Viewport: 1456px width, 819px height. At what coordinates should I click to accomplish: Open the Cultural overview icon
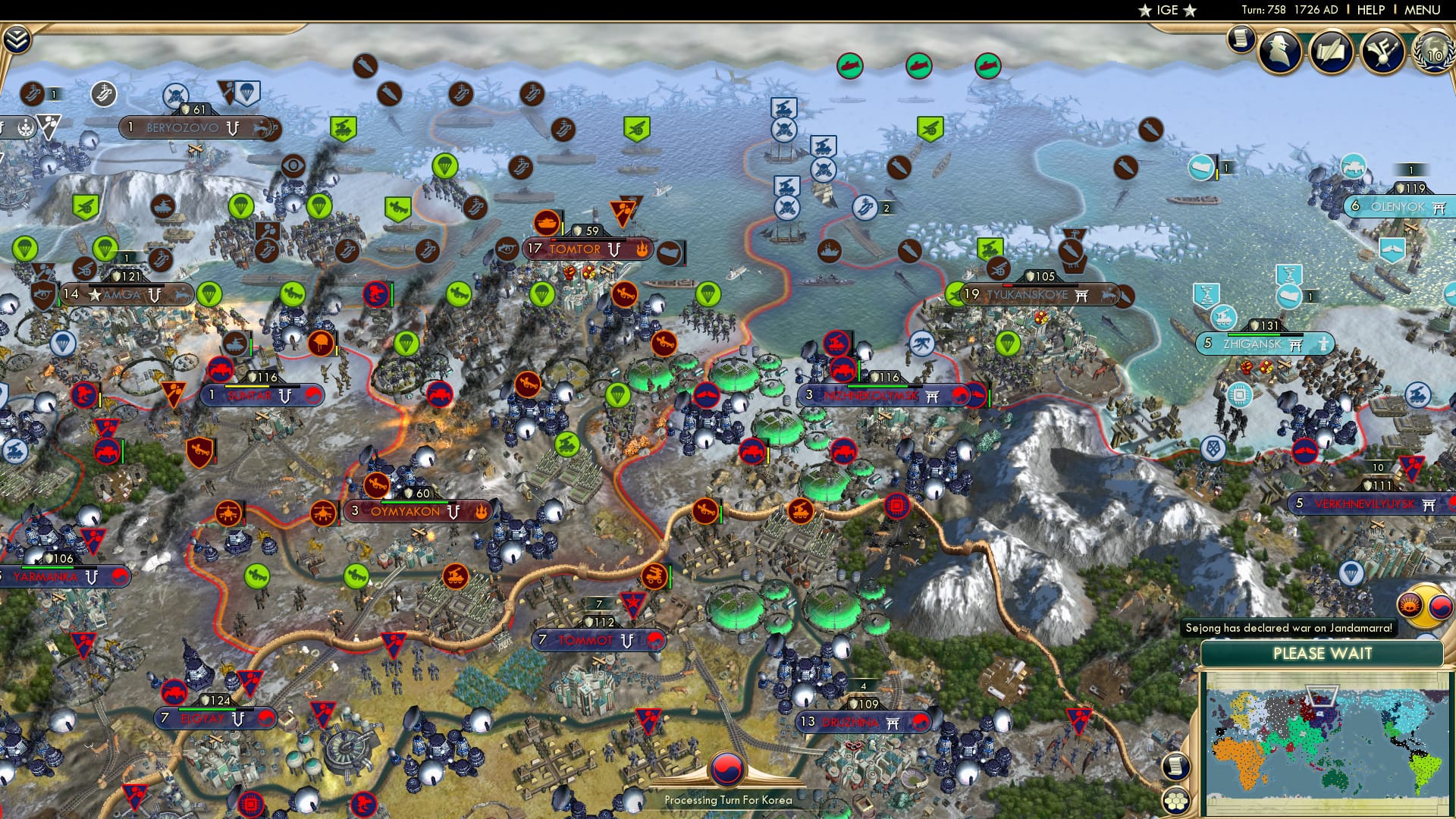click(x=1382, y=51)
